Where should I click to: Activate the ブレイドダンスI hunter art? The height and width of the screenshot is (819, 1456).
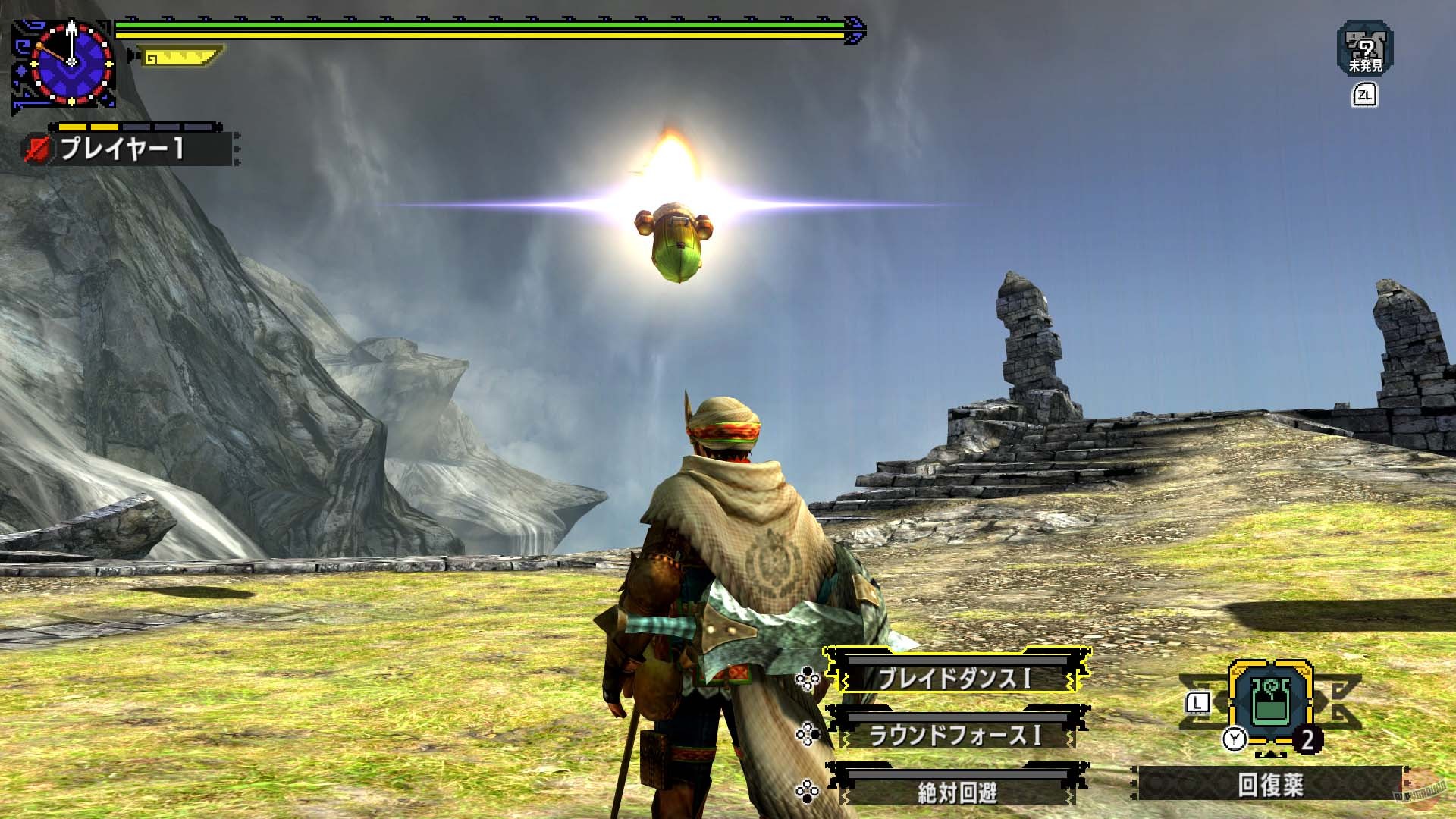957,676
